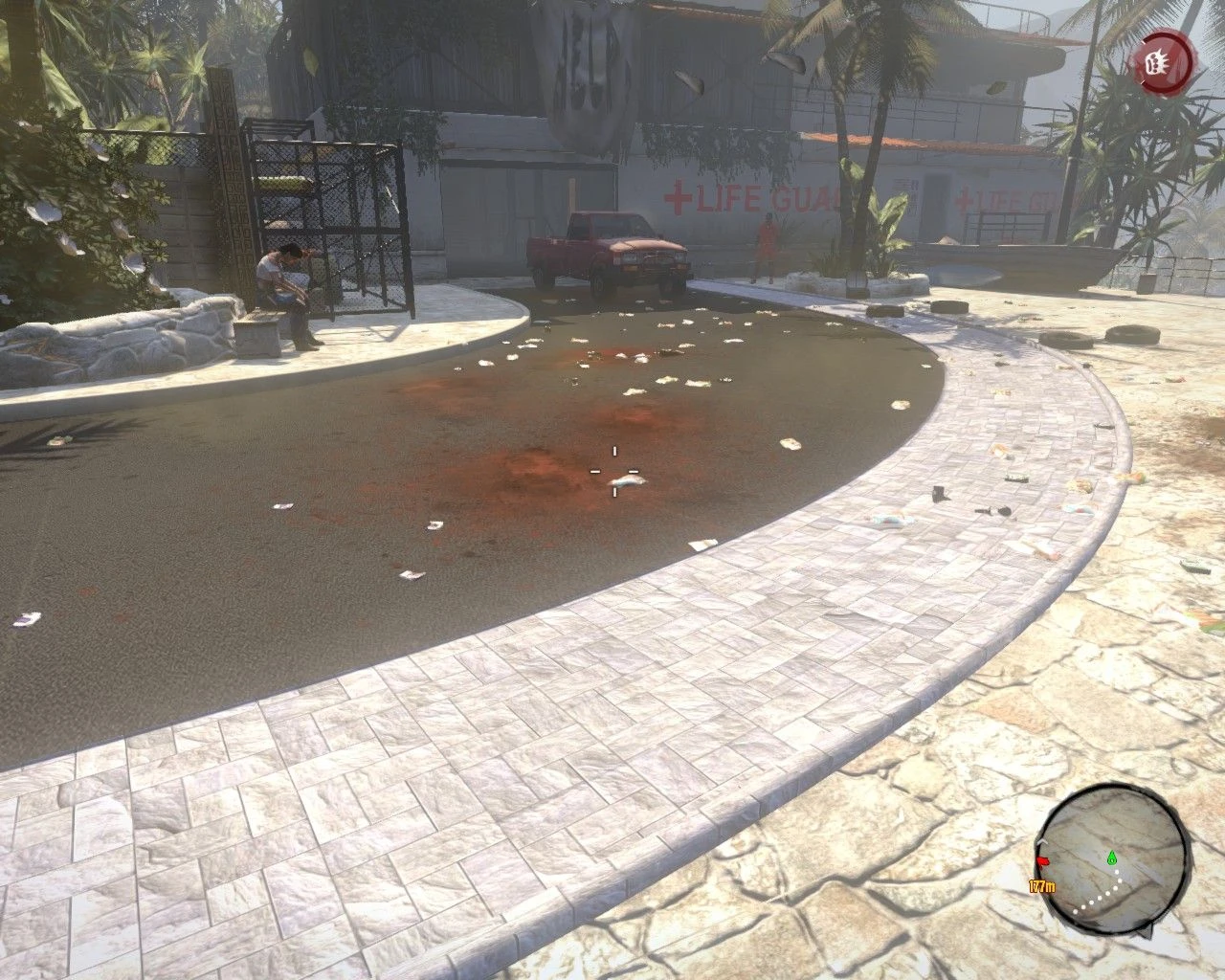Click the zombie near the LIFE GUARD building

tap(767, 249)
